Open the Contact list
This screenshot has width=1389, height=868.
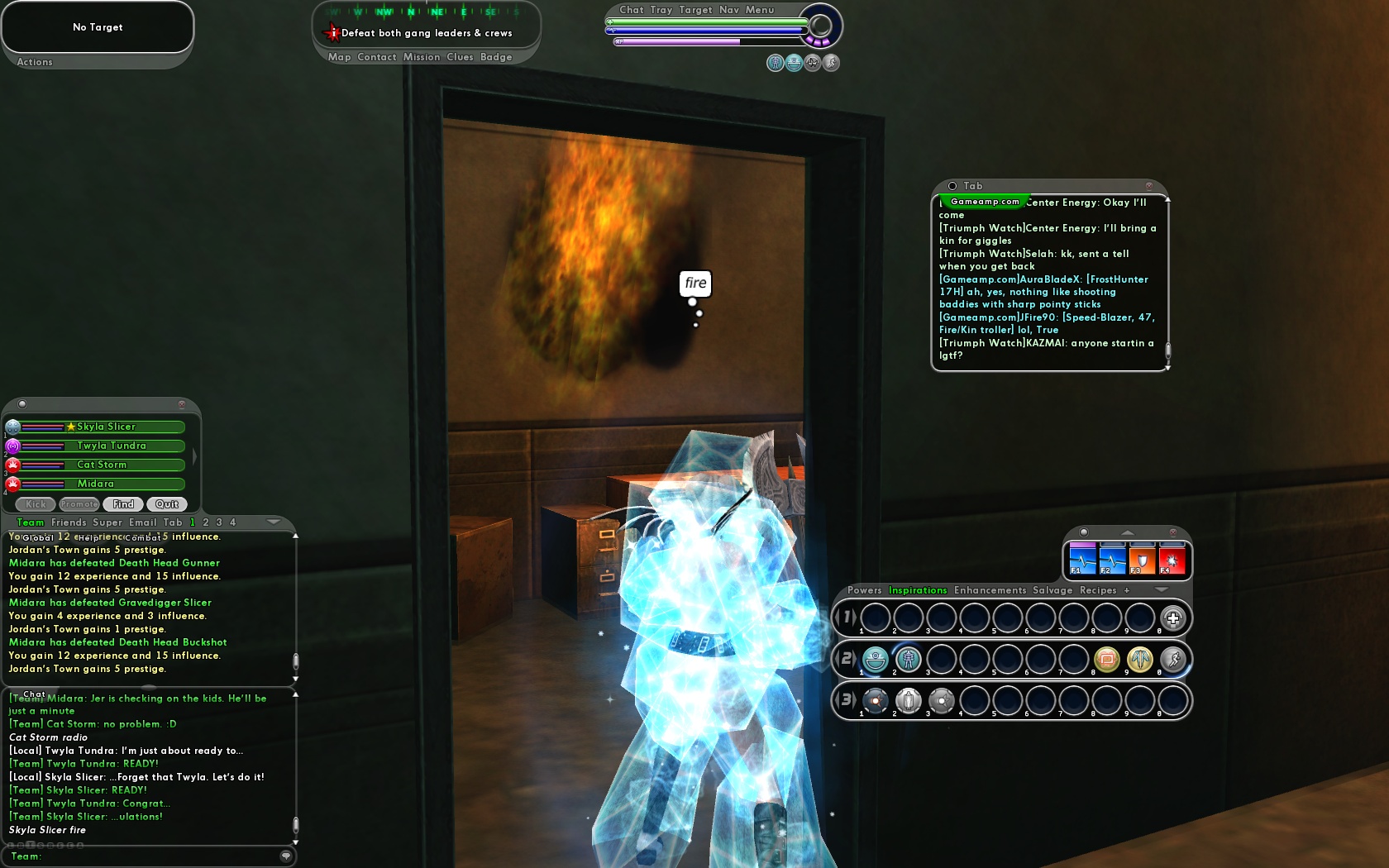pyautogui.click(x=377, y=57)
